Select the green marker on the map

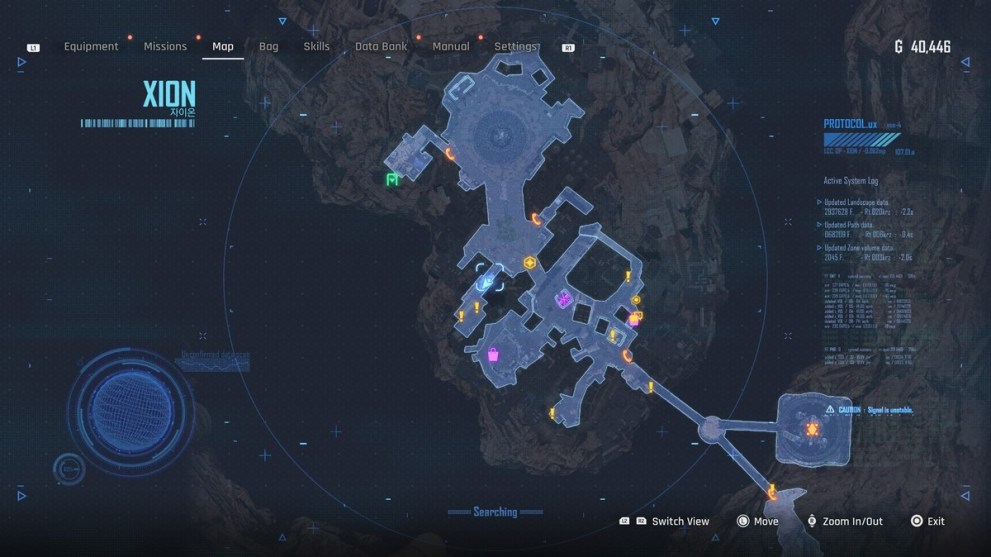(x=392, y=180)
